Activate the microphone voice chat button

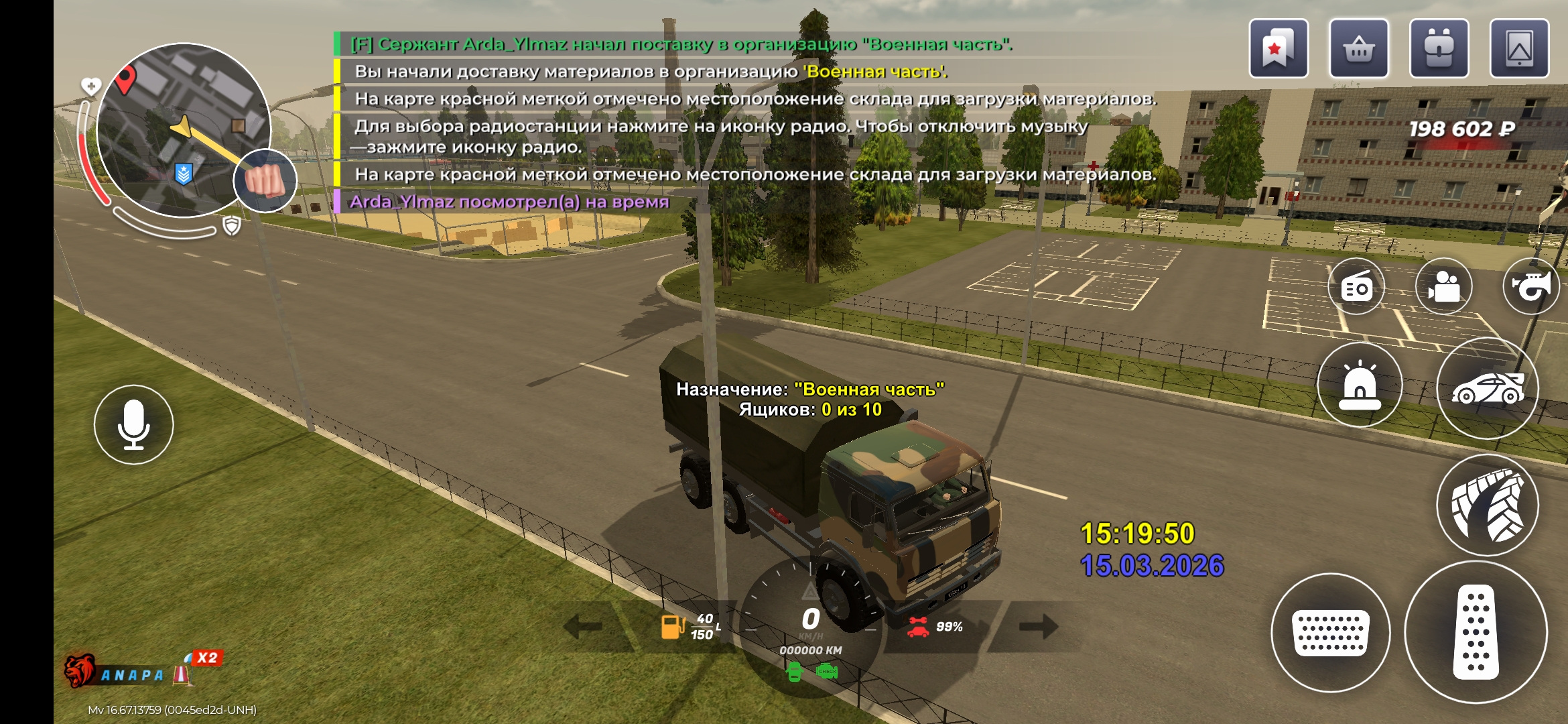pos(133,424)
